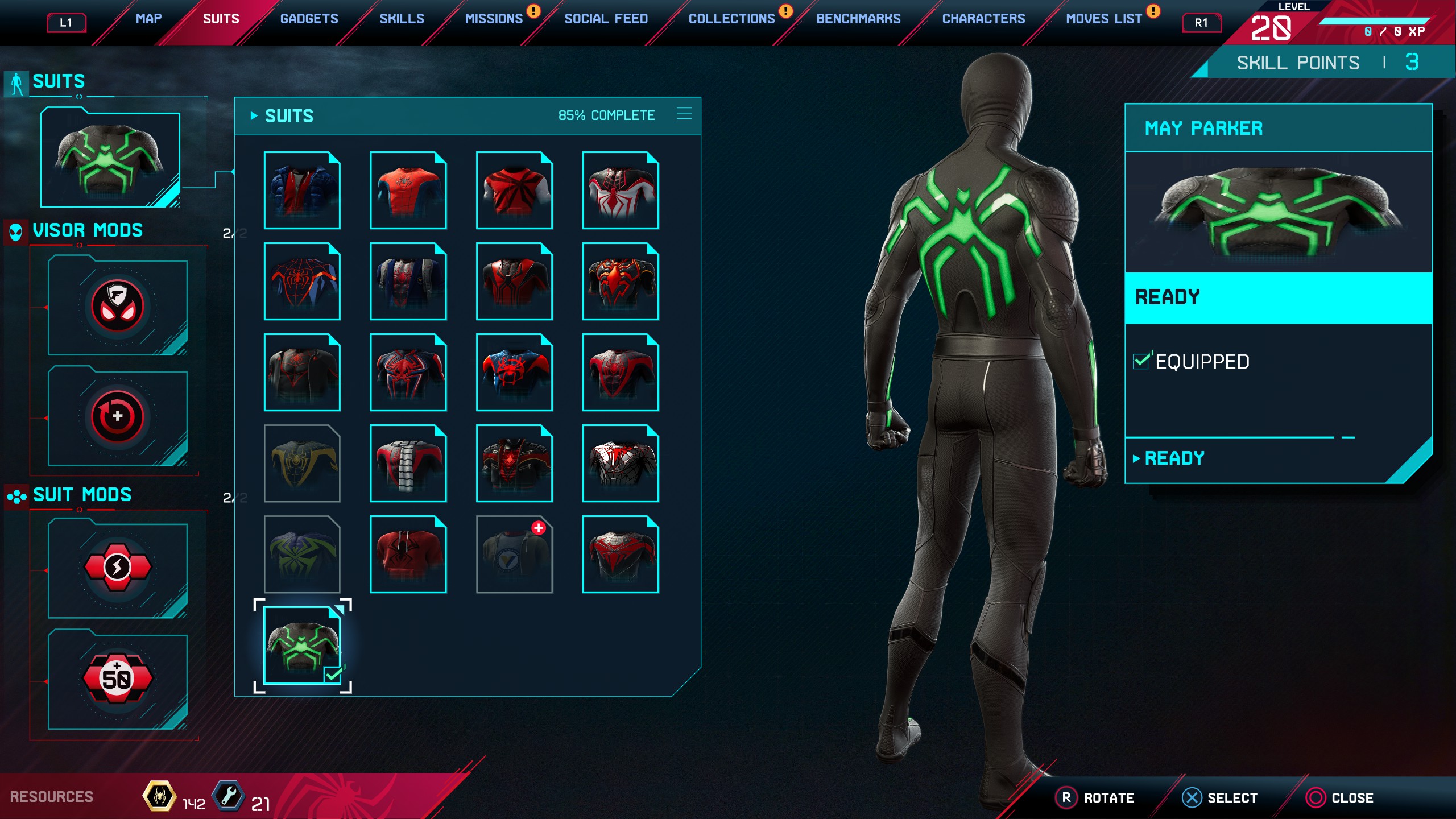Viewport: 1456px width, 819px height.
Task: Pick the white and red spider suit
Action: pos(620,191)
